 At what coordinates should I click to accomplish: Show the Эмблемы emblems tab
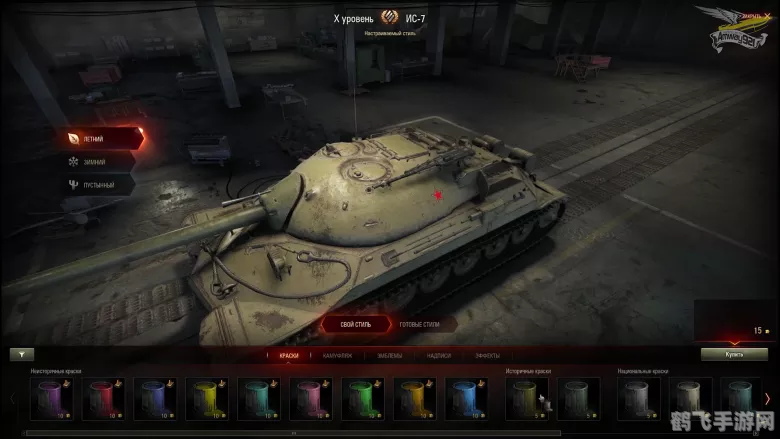point(391,355)
